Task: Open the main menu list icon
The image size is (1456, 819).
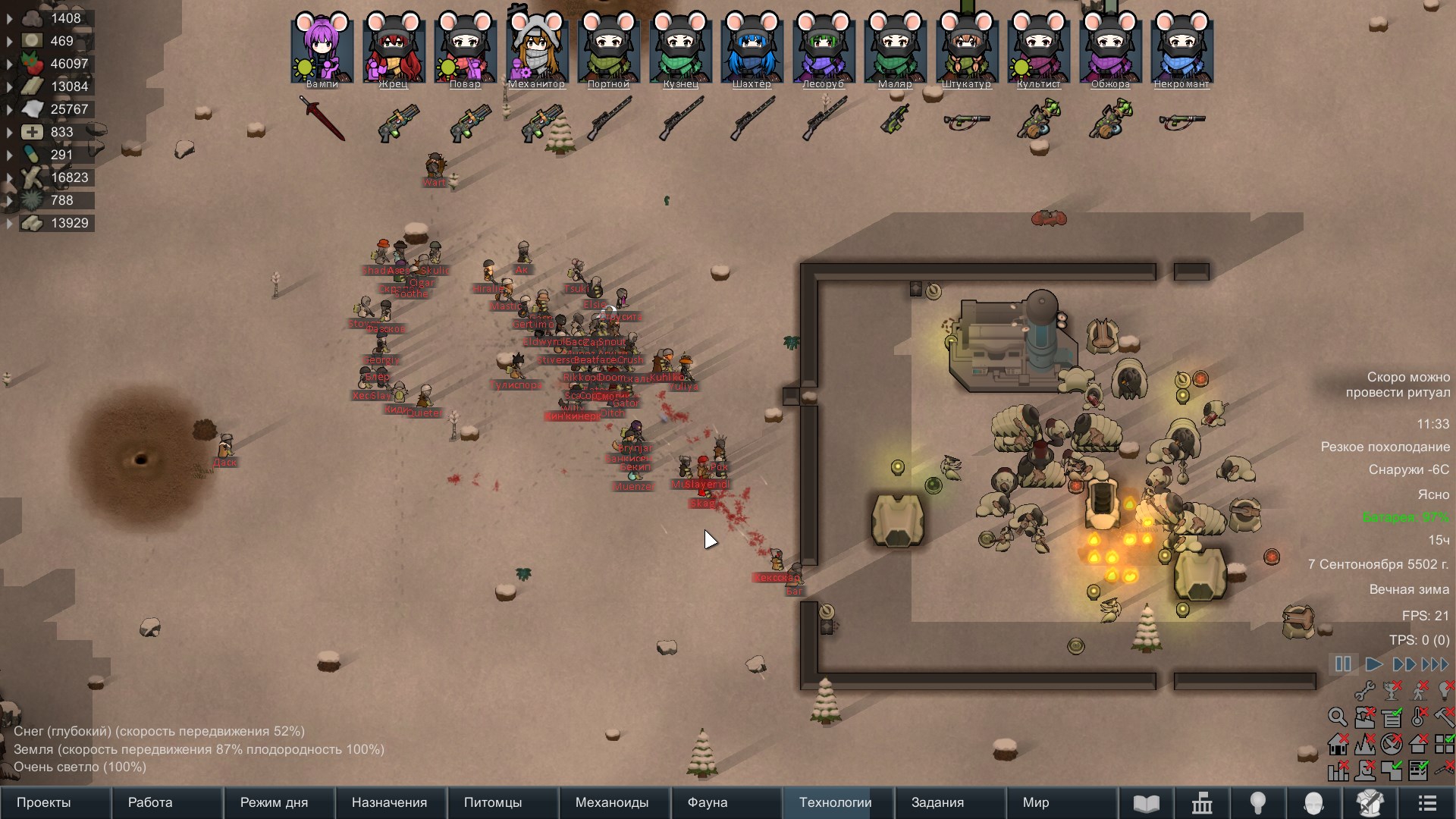Action: [1427, 803]
